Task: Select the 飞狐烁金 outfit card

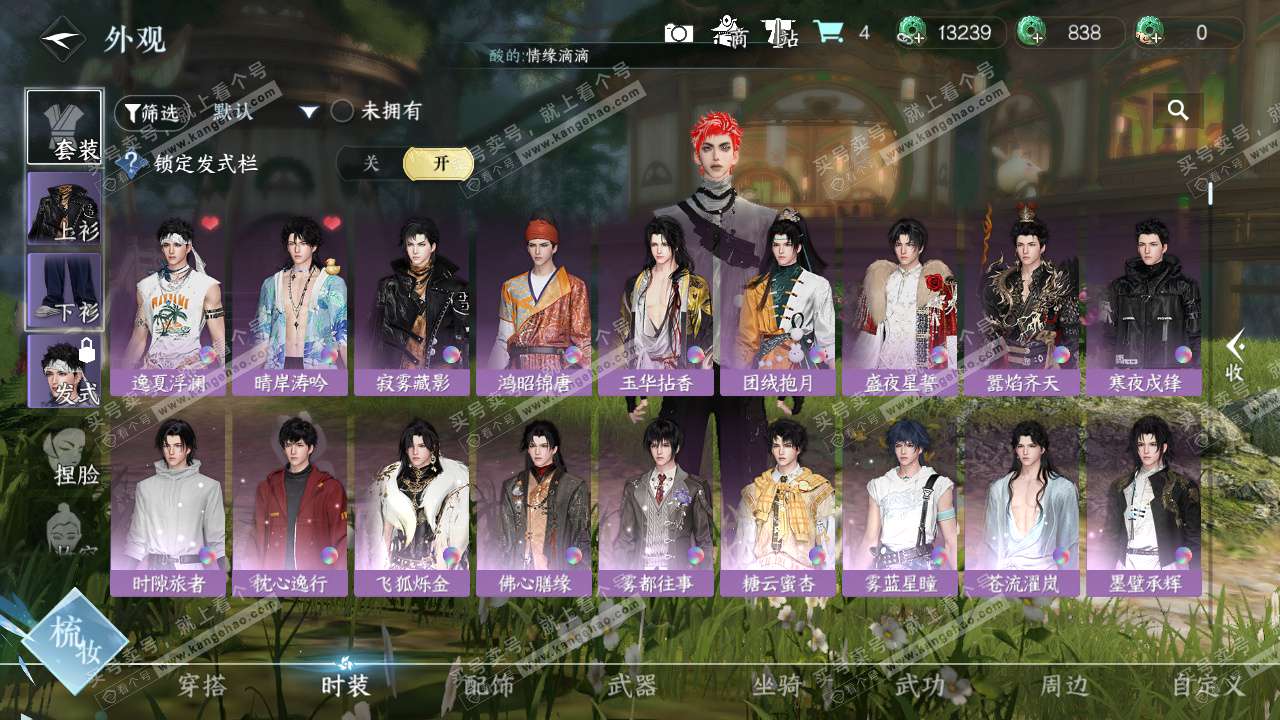Action: click(x=412, y=505)
